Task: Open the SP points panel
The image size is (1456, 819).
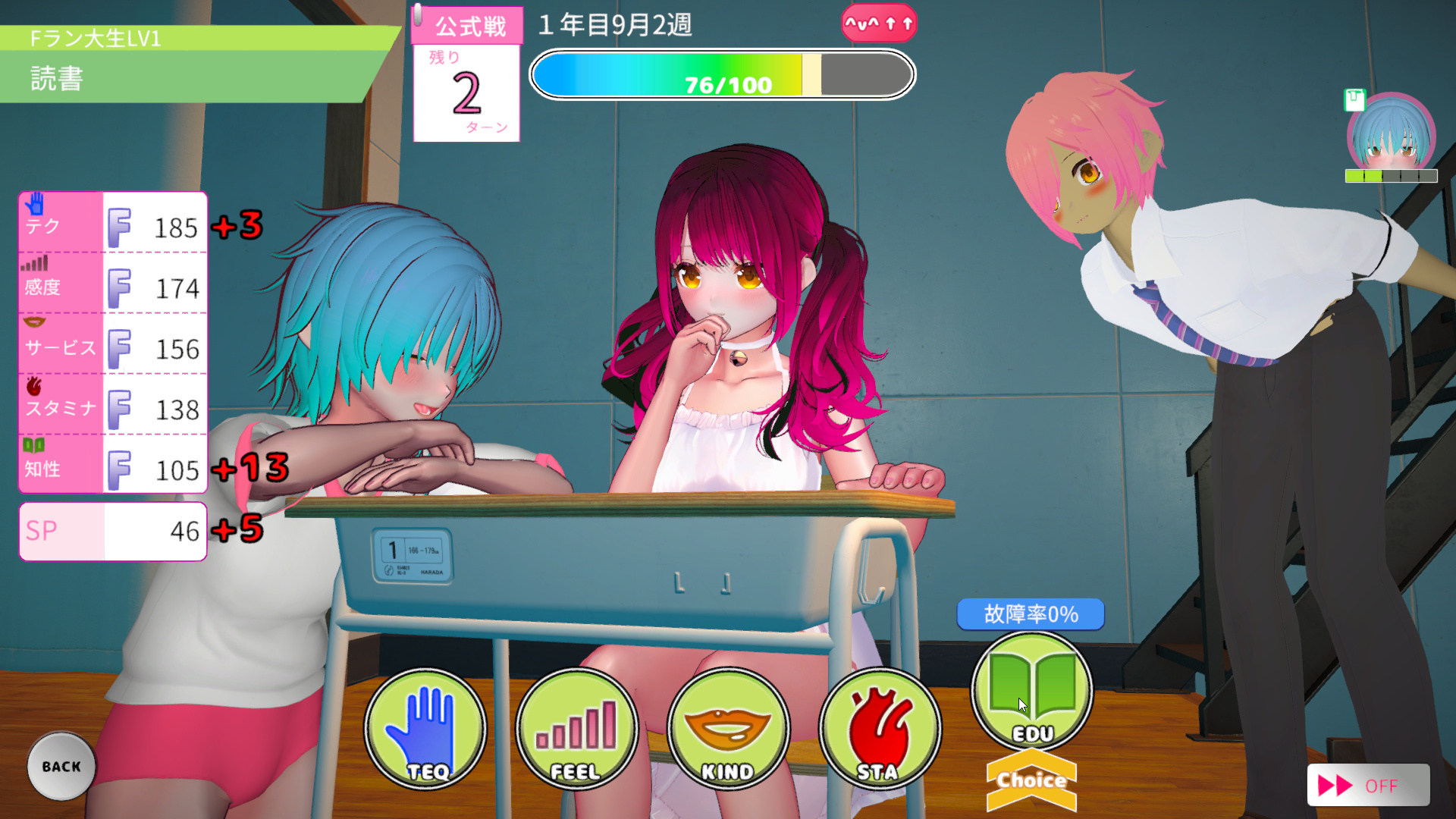Action: click(113, 531)
